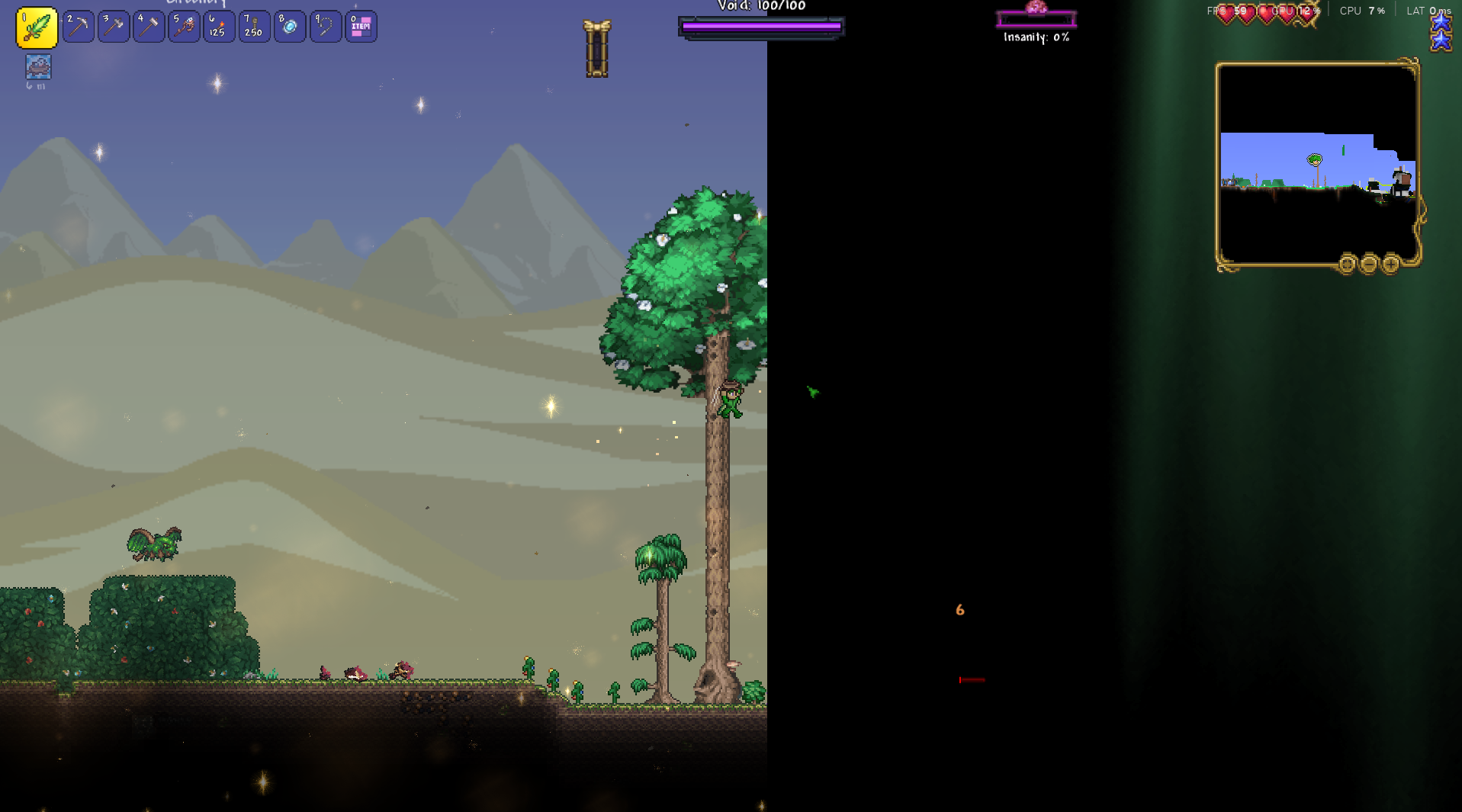Choose the rope stack of 250
1462x812 pixels.
coord(254,27)
